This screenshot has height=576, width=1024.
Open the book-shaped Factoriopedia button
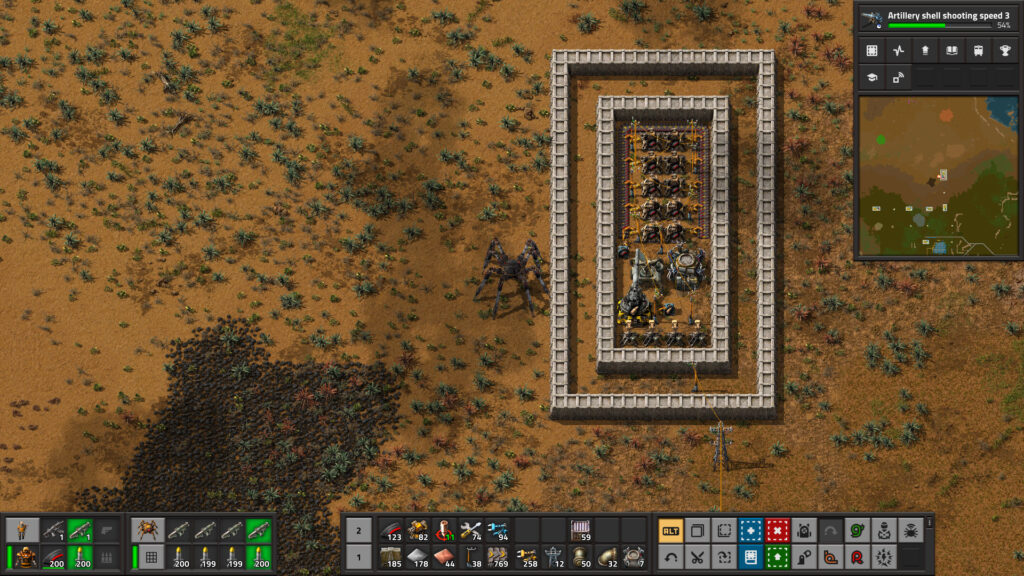click(x=951, y=51)
